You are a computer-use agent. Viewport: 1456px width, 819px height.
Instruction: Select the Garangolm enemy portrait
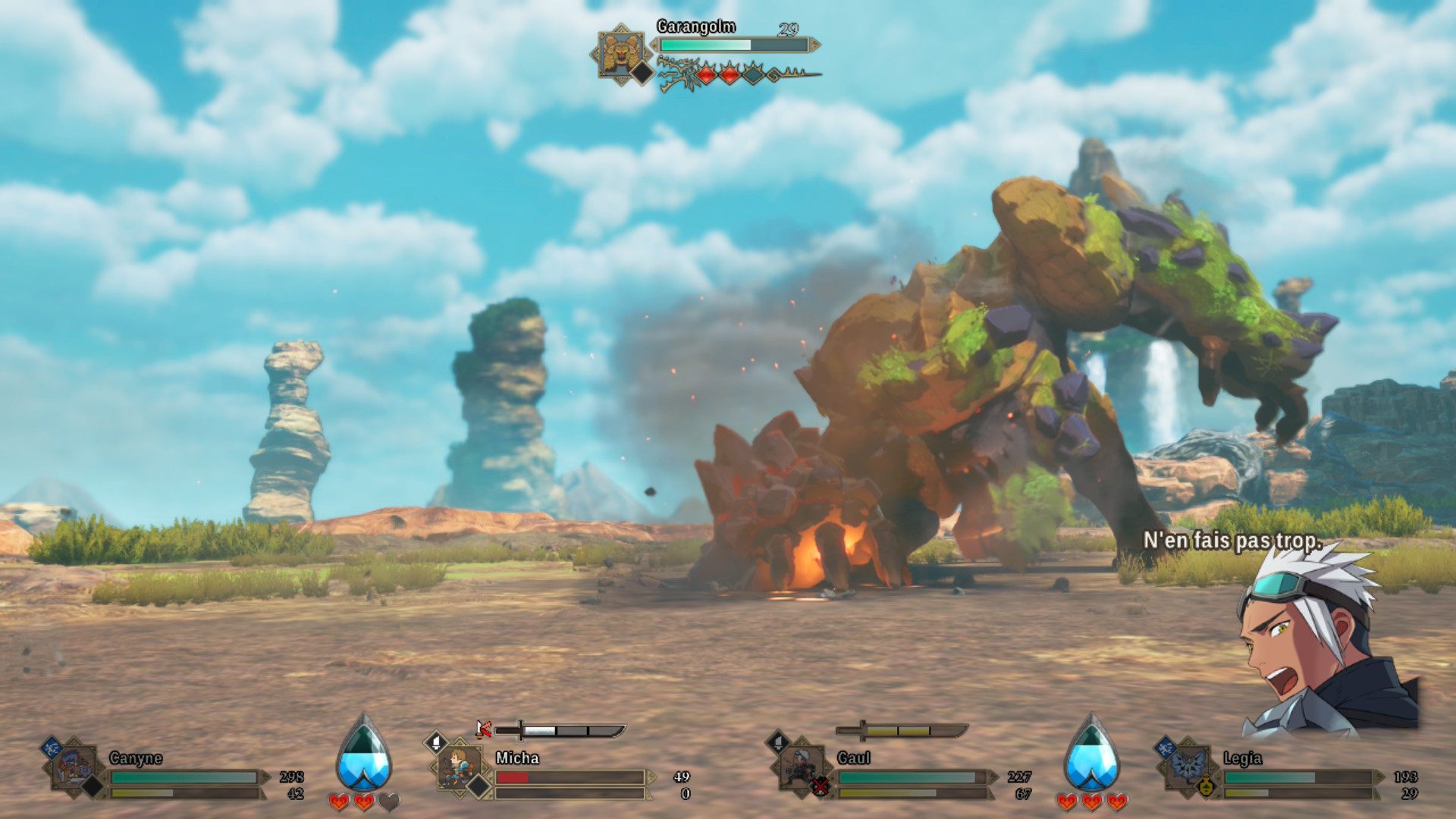click(621, 54)
